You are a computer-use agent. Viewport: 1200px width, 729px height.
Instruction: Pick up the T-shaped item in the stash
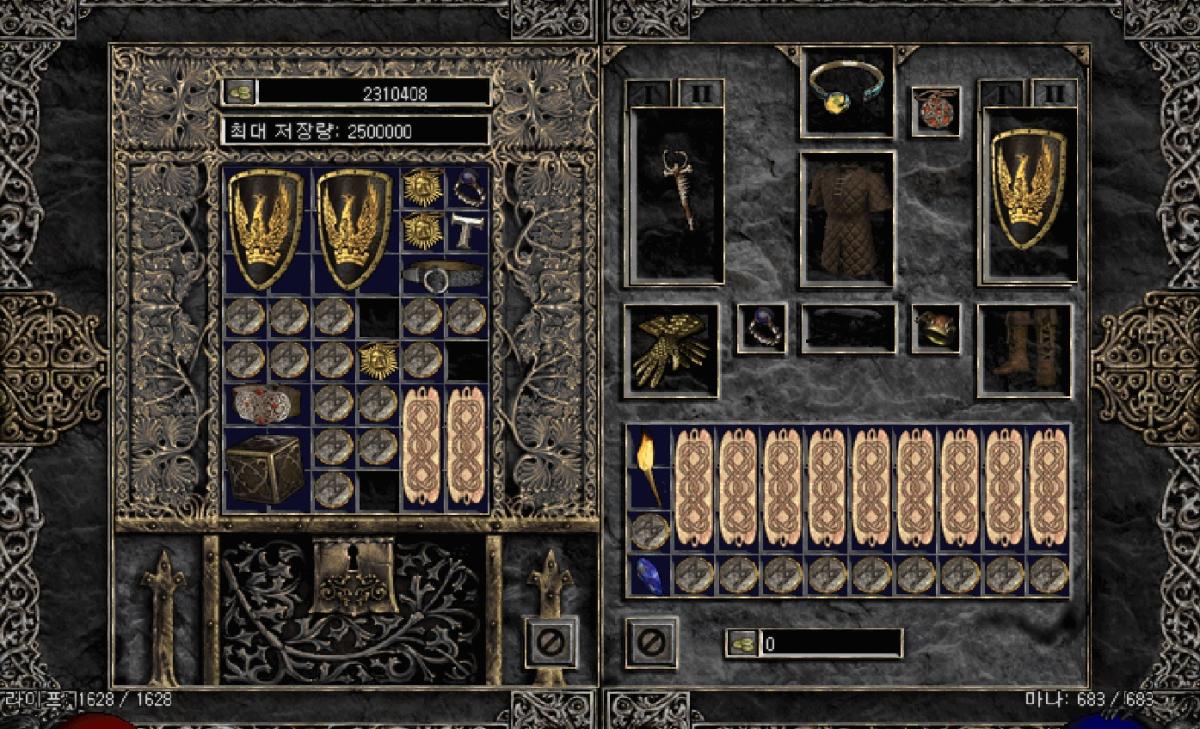coord(467,231)
